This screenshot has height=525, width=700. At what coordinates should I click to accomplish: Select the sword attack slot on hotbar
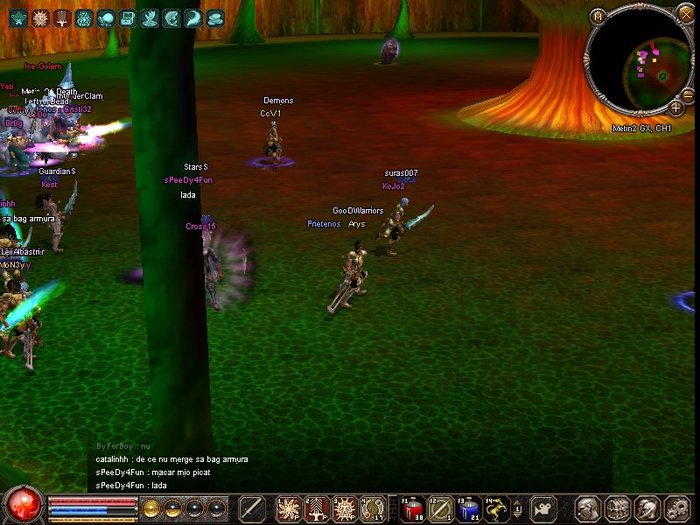251,508
